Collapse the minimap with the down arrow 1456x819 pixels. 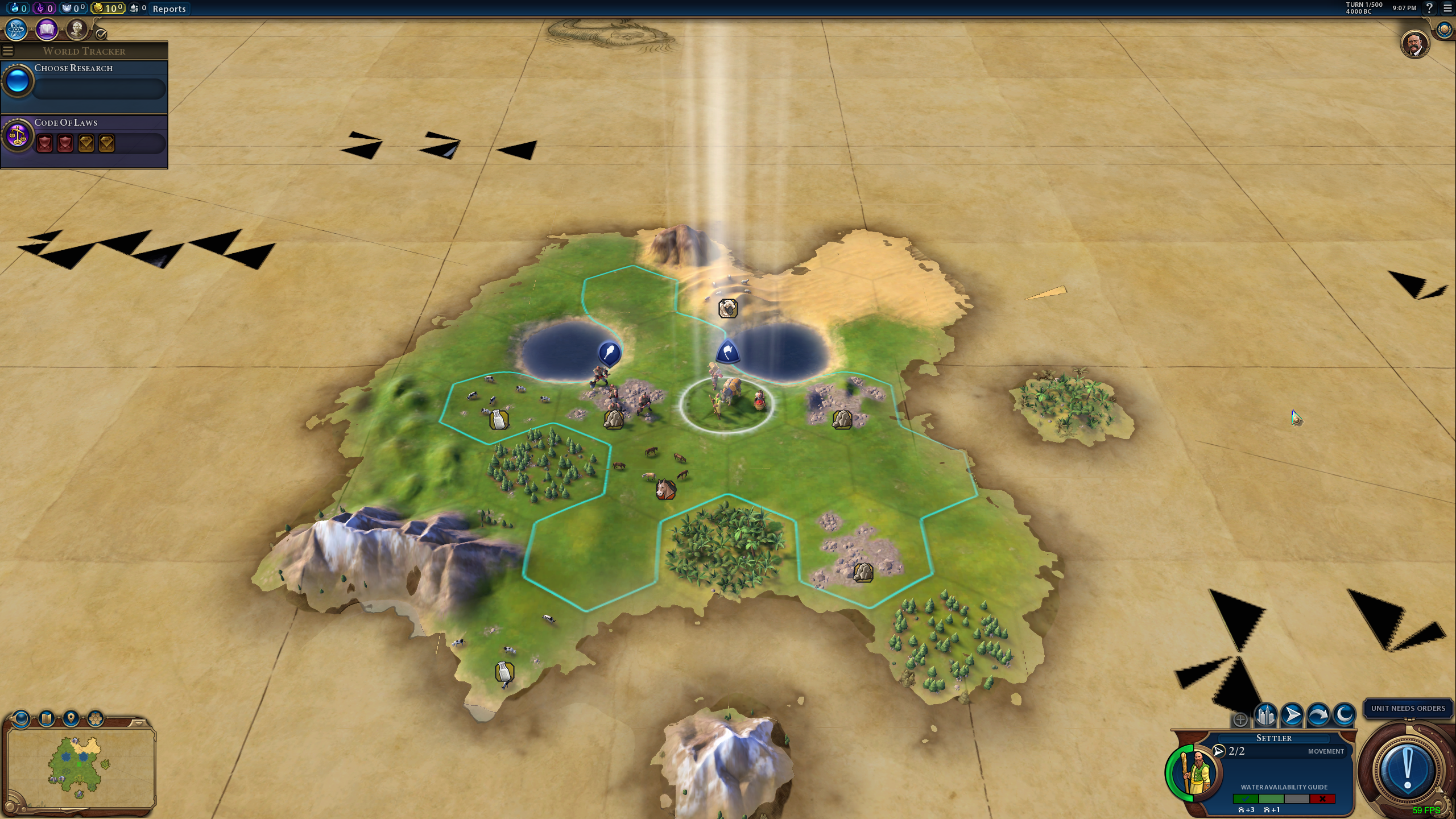[x=137, y=723]
